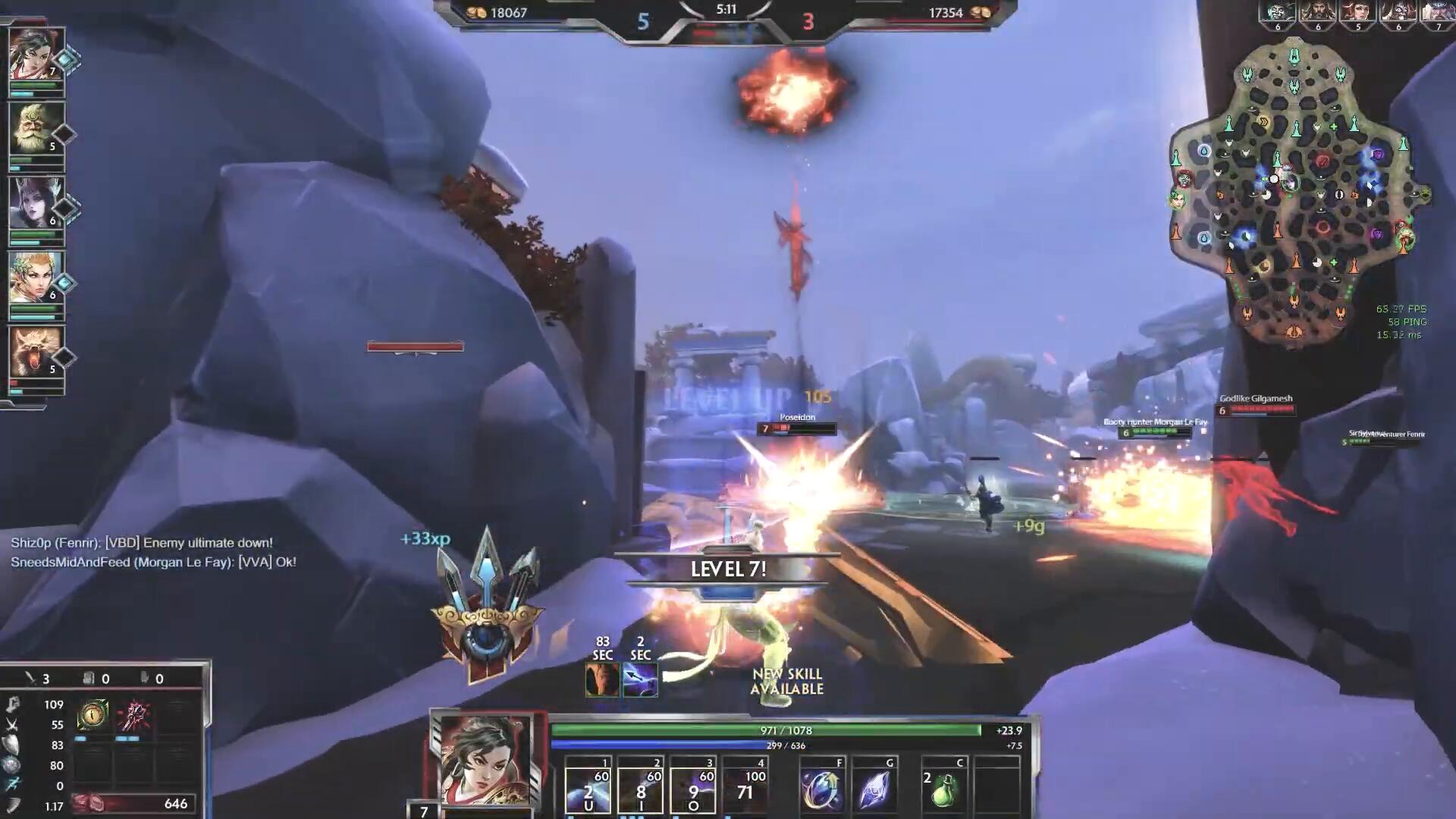Click the purple arrow buff icon
Screen dimensions: 1456x819
tap(640, 680)
